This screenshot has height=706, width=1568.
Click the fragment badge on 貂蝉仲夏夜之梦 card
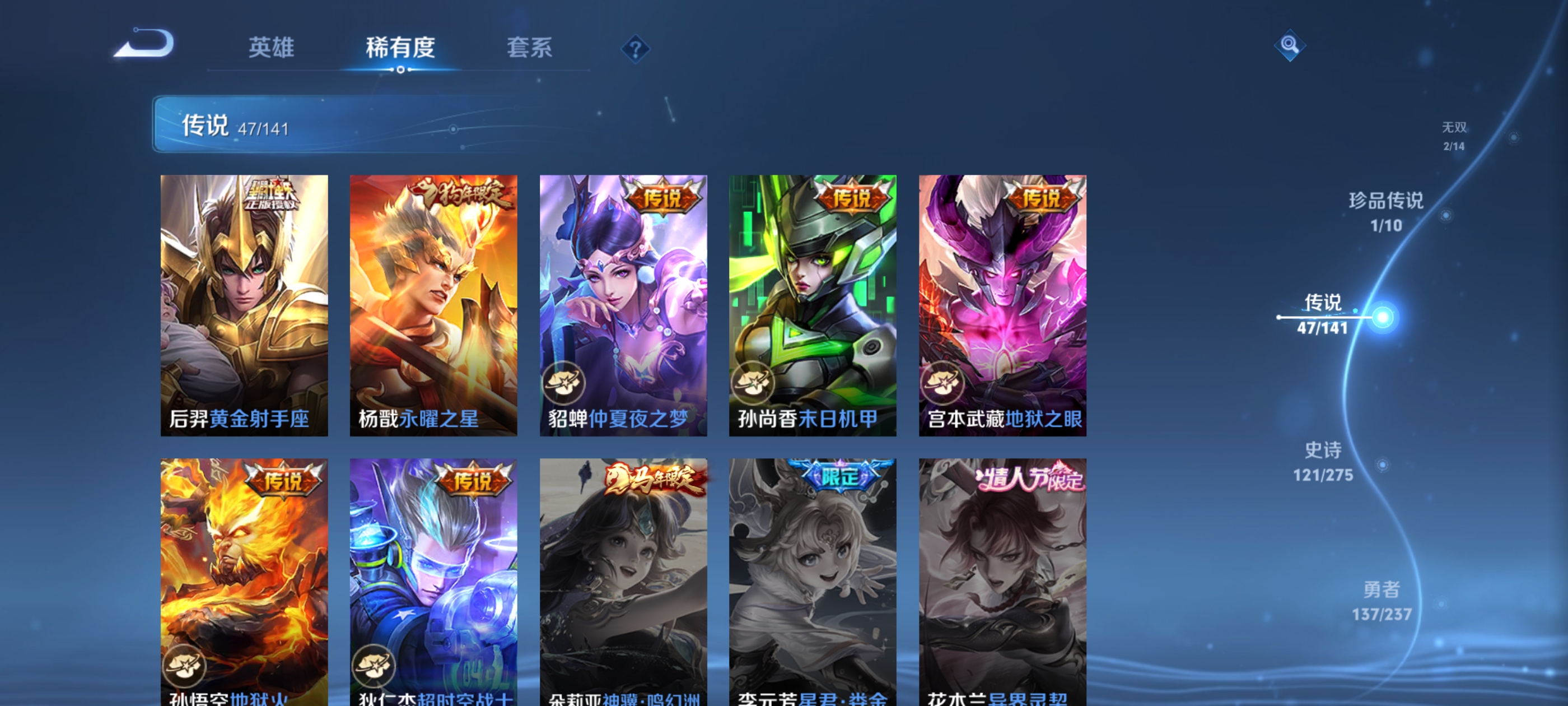[566, 384]
